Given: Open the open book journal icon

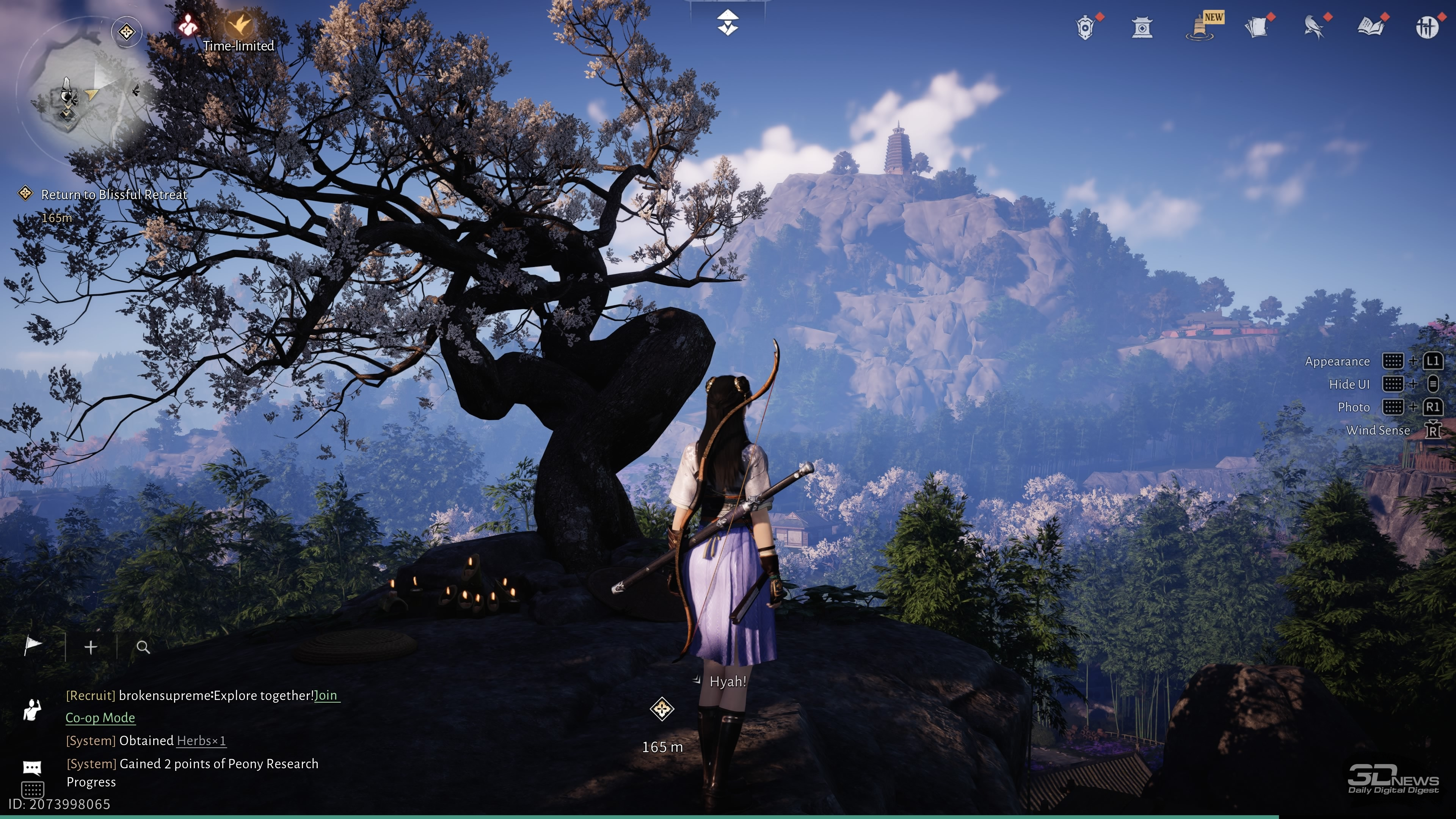Looking at the screenshot, I should (x=1370, y=27).
